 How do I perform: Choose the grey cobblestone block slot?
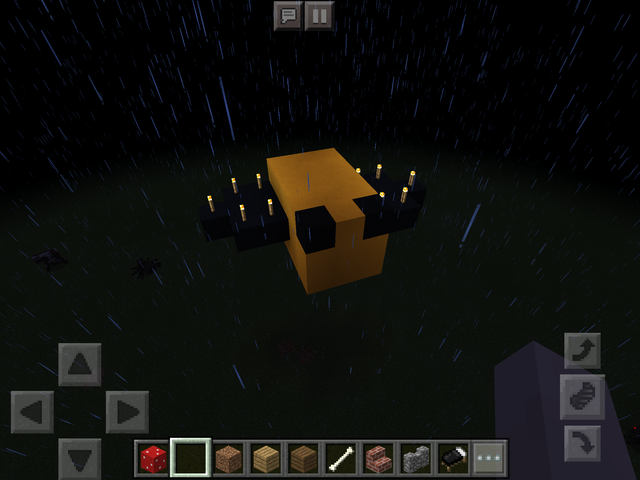[415, 459]
